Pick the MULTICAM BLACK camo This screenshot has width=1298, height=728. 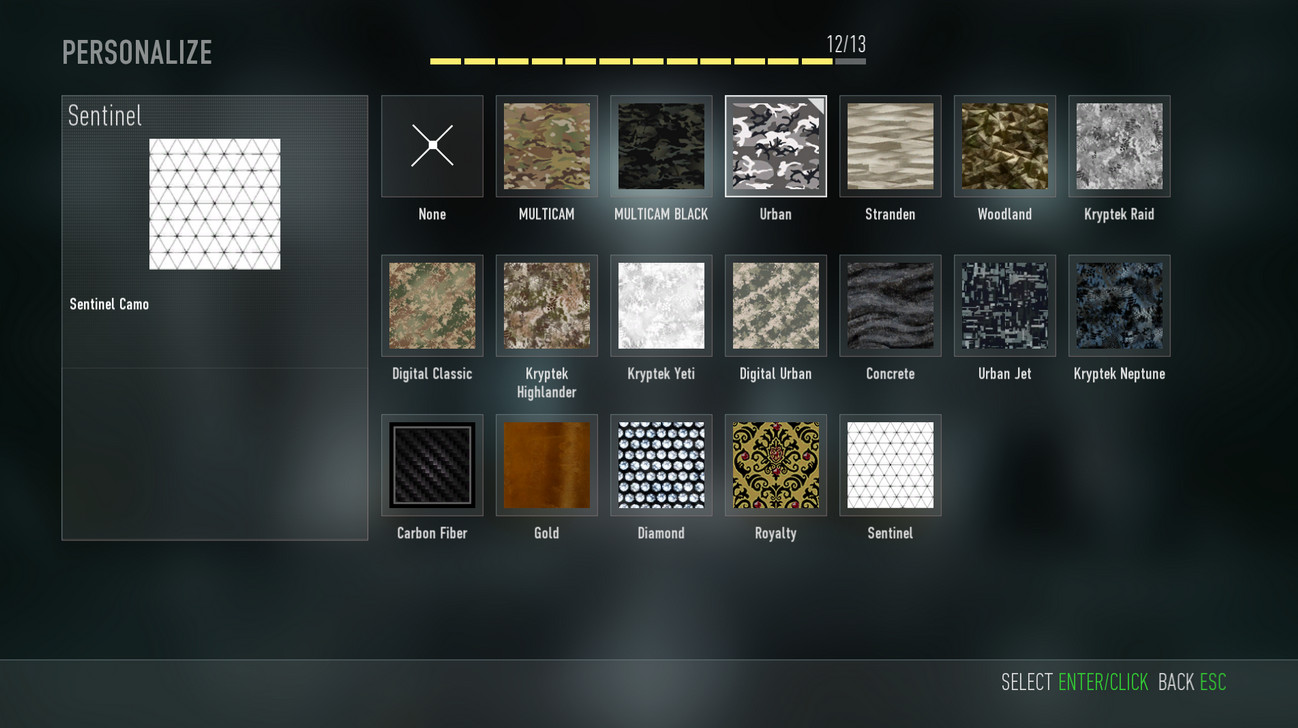[x=661, y=146]
